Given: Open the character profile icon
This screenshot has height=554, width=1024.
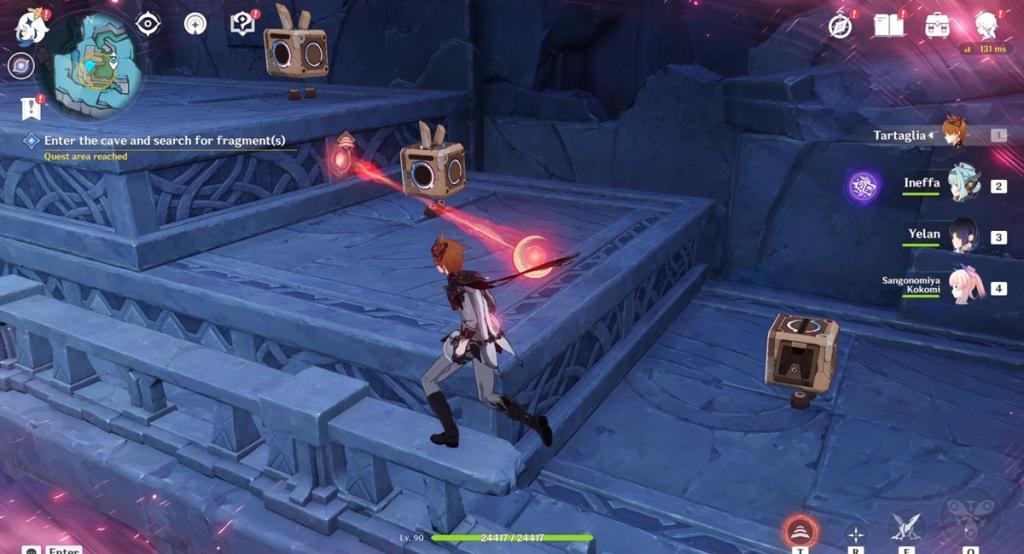Looking at the screenshot, I should [x=987, y=25].
